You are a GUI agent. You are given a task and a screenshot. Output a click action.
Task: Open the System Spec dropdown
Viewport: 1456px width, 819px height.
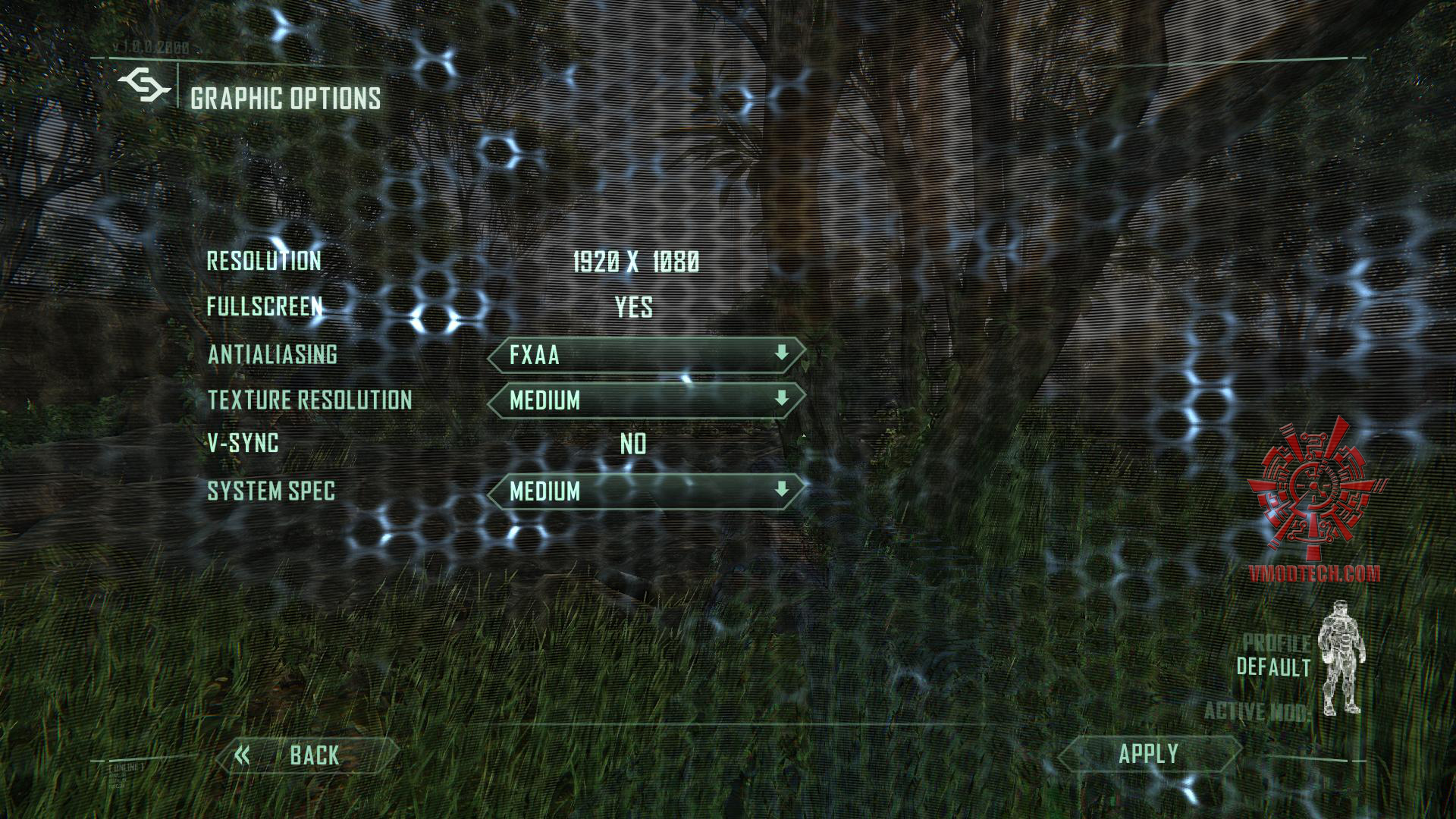point(646,491)
